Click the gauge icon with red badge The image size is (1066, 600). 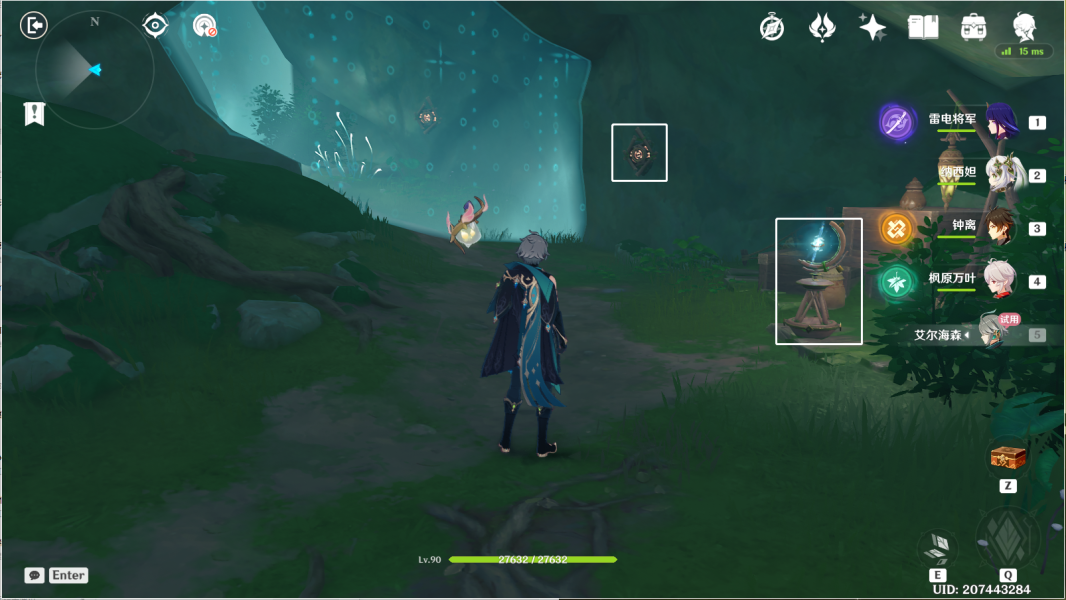pos(205,26)
